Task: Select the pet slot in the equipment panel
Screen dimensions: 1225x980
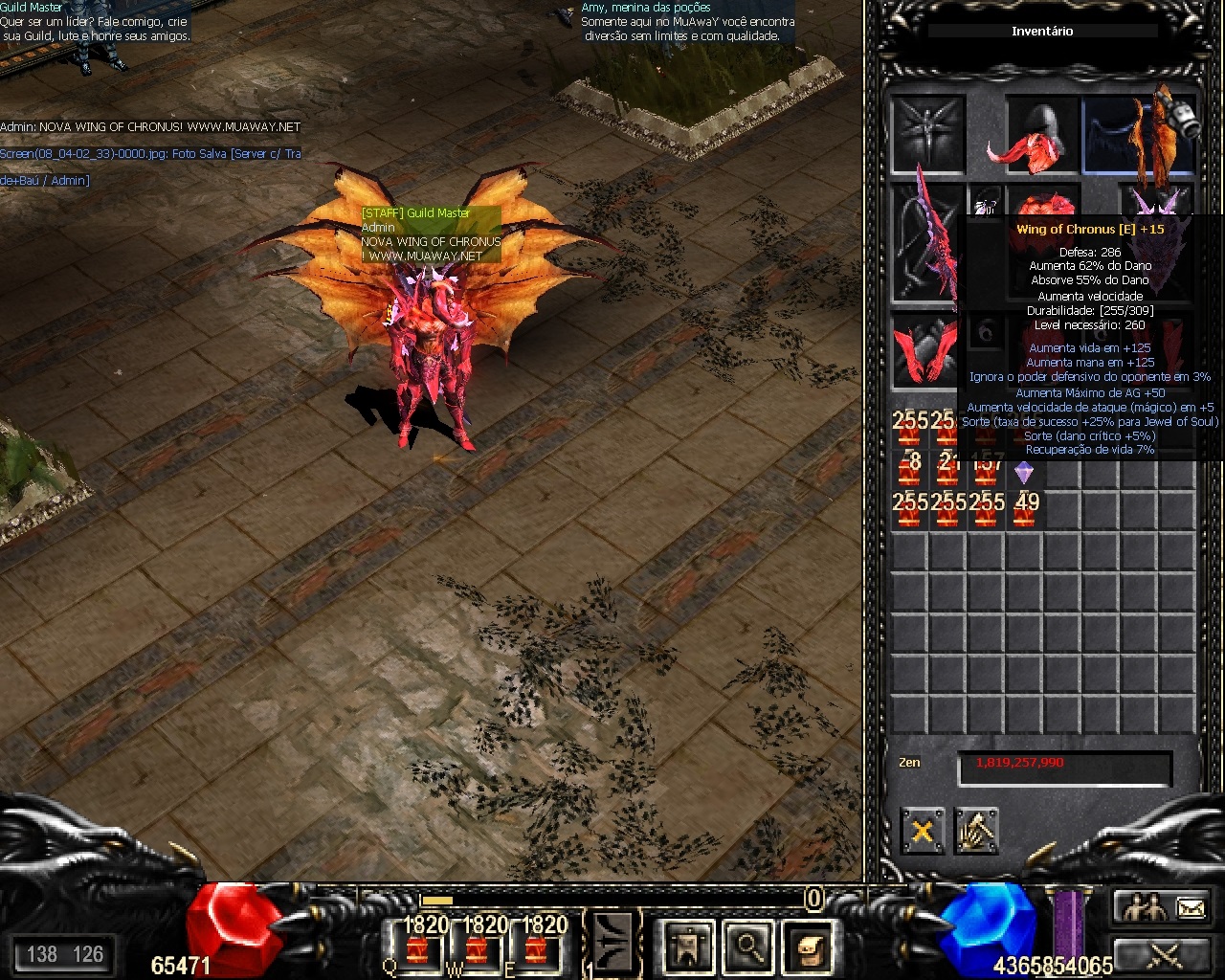Action: 927,133
